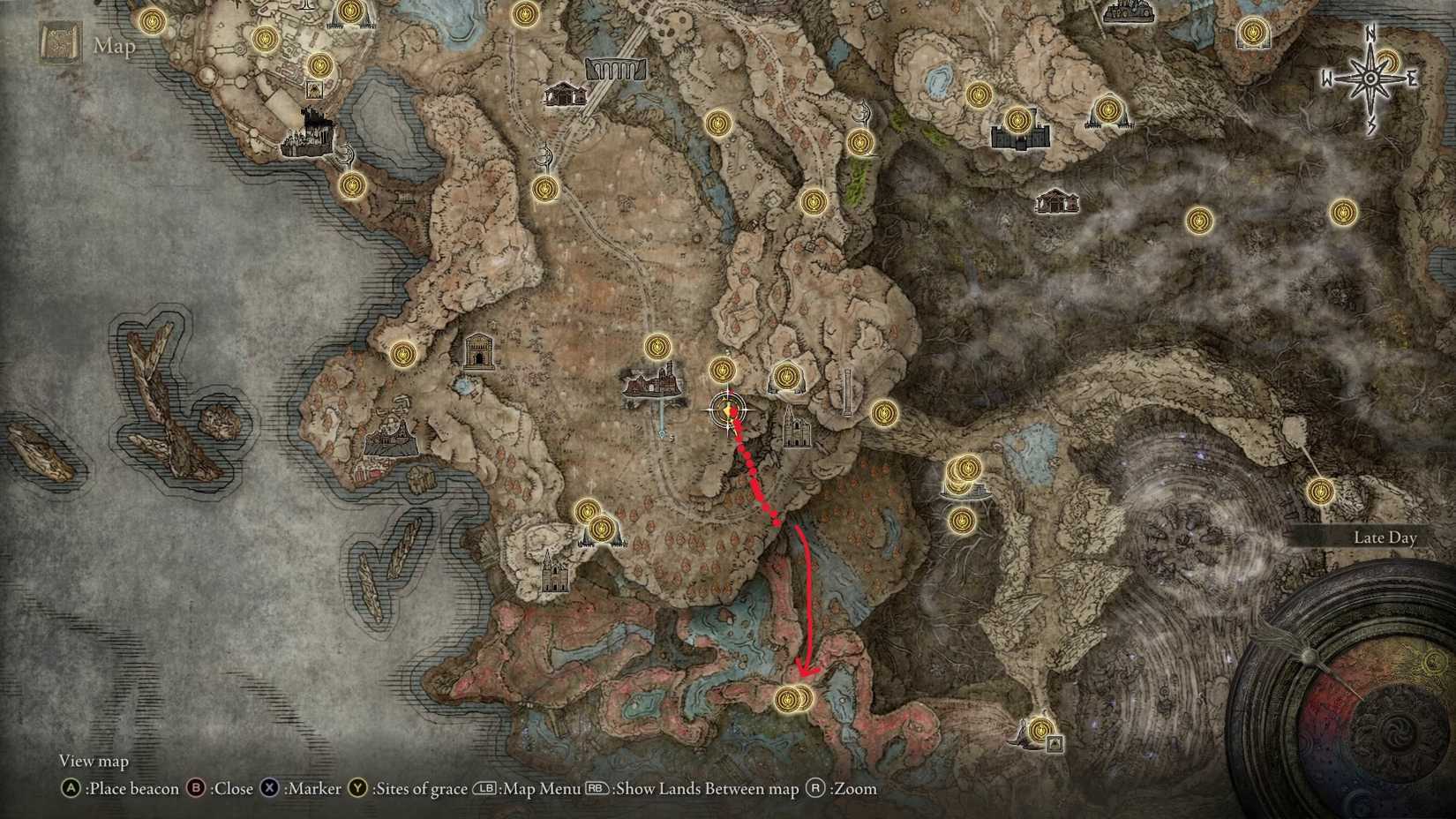Select the castle landmark icon in the northeast
The image size is (1456, 819).
1019,138
